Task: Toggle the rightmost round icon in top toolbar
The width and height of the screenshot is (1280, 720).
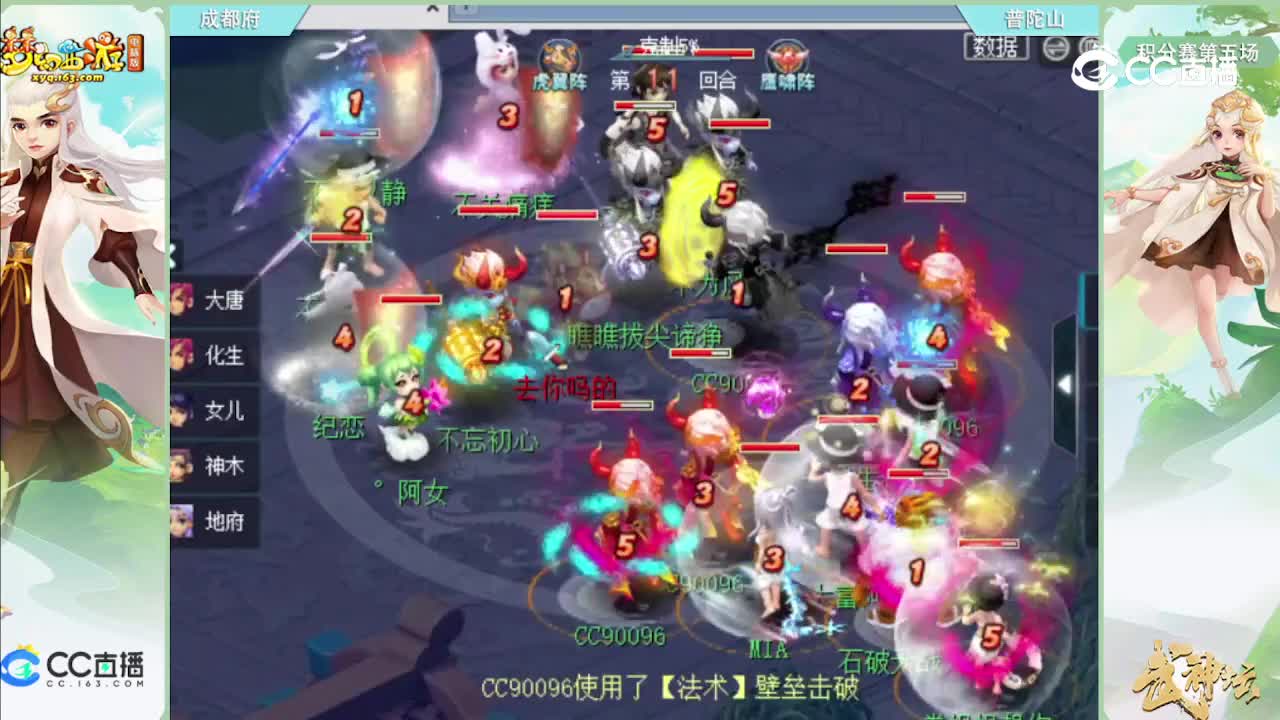Action: [x=1088, y=48]
